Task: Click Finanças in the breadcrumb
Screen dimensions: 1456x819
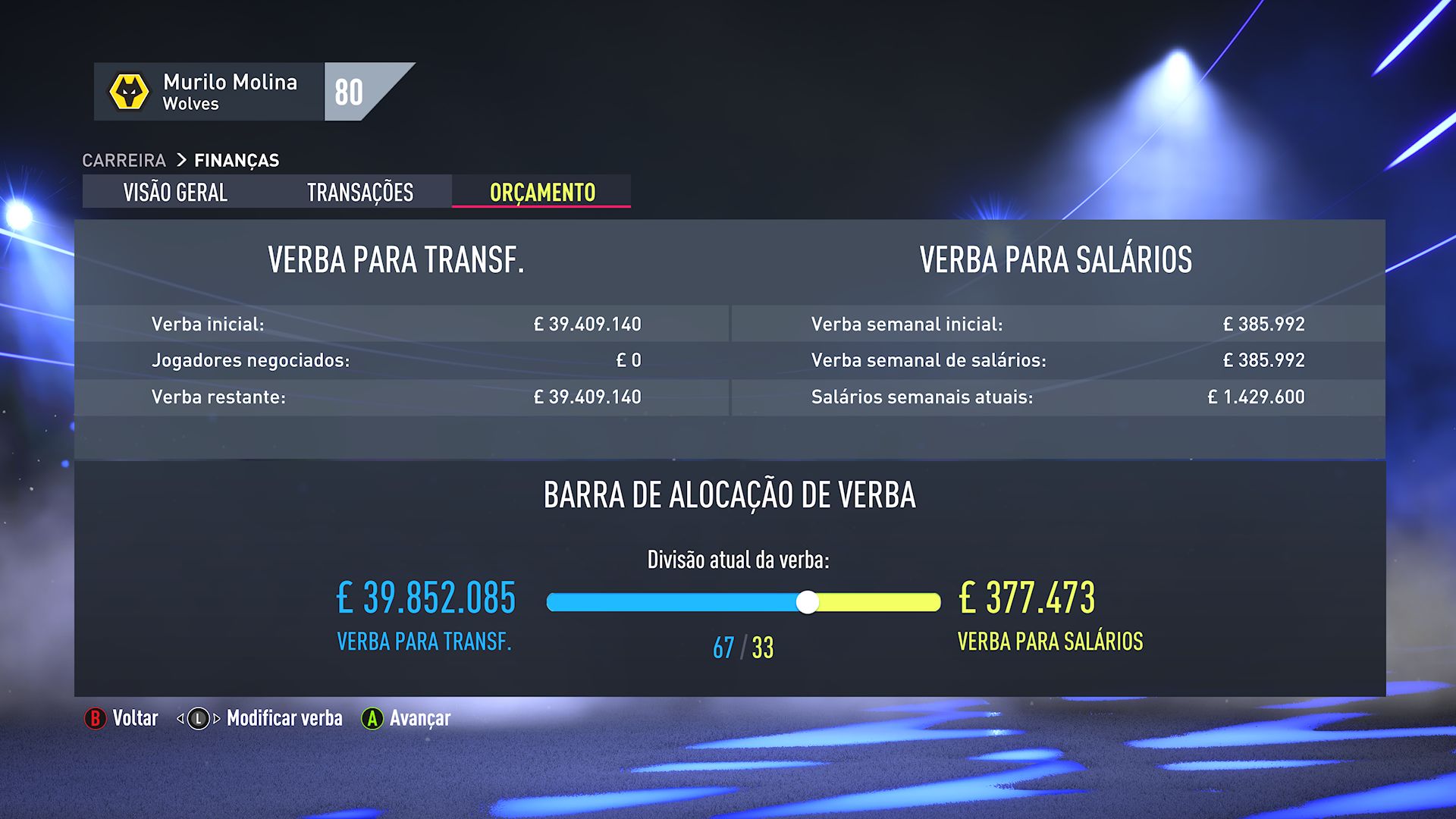Action: tap(237, 160)
